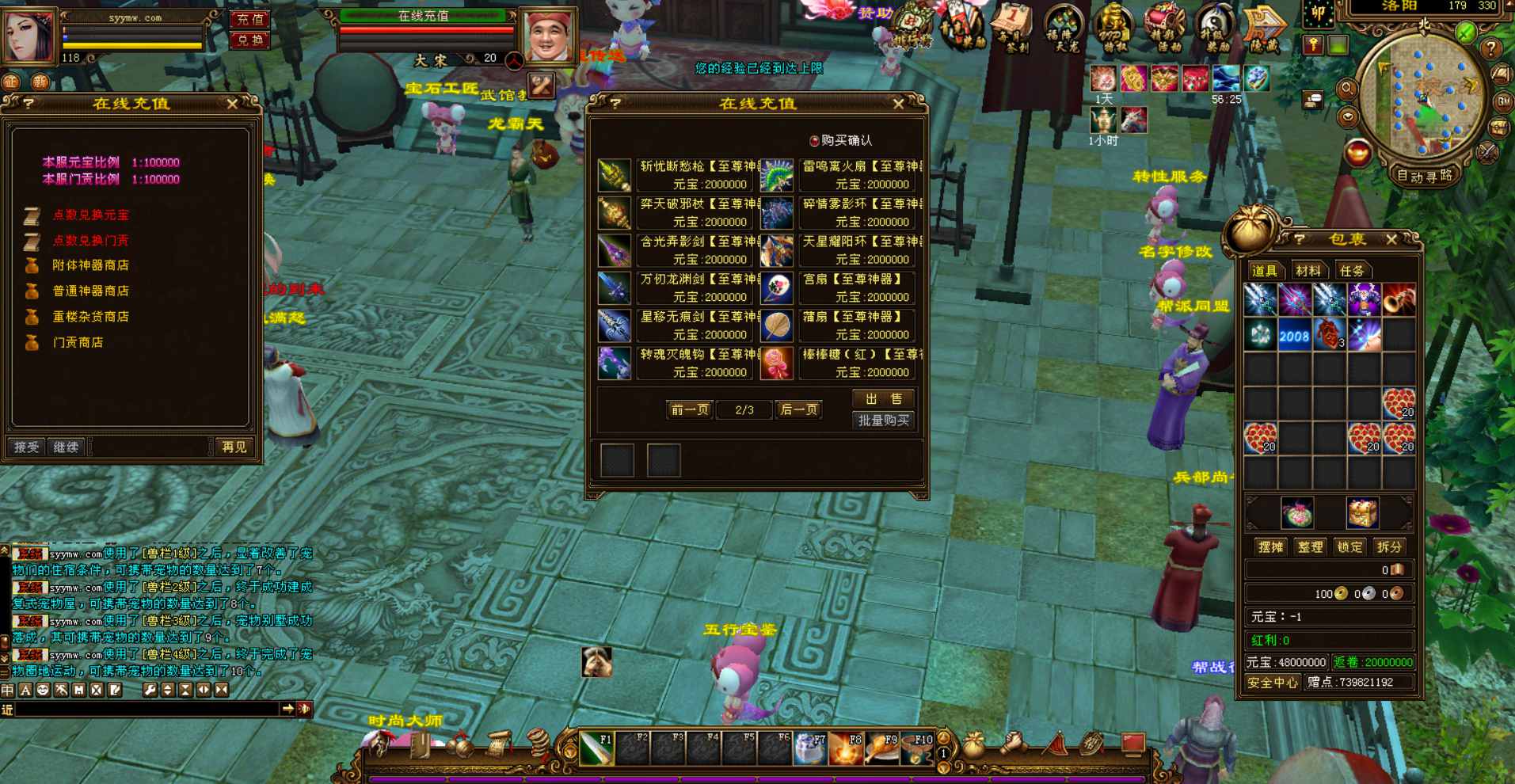
Task: Open the 门贡商店 shop
Action: point(78,342)
